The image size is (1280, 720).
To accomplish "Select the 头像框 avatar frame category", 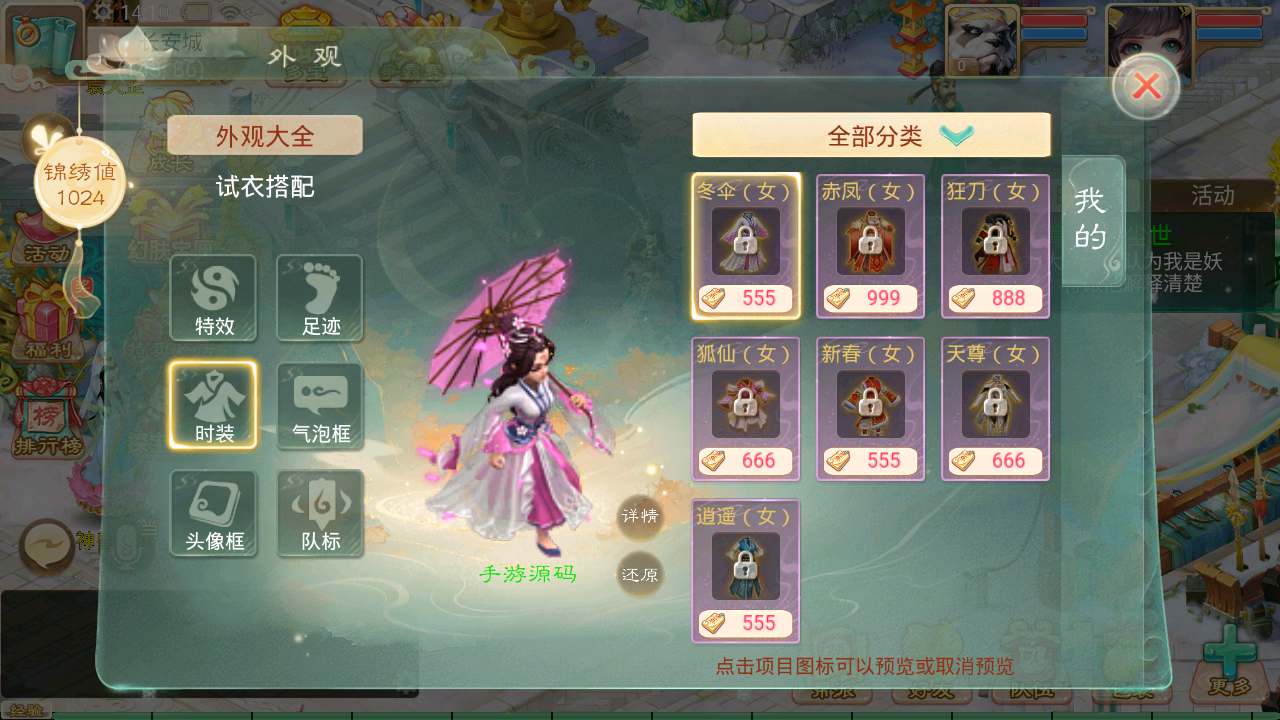I will pyautogui.click(x=213, y=513).
